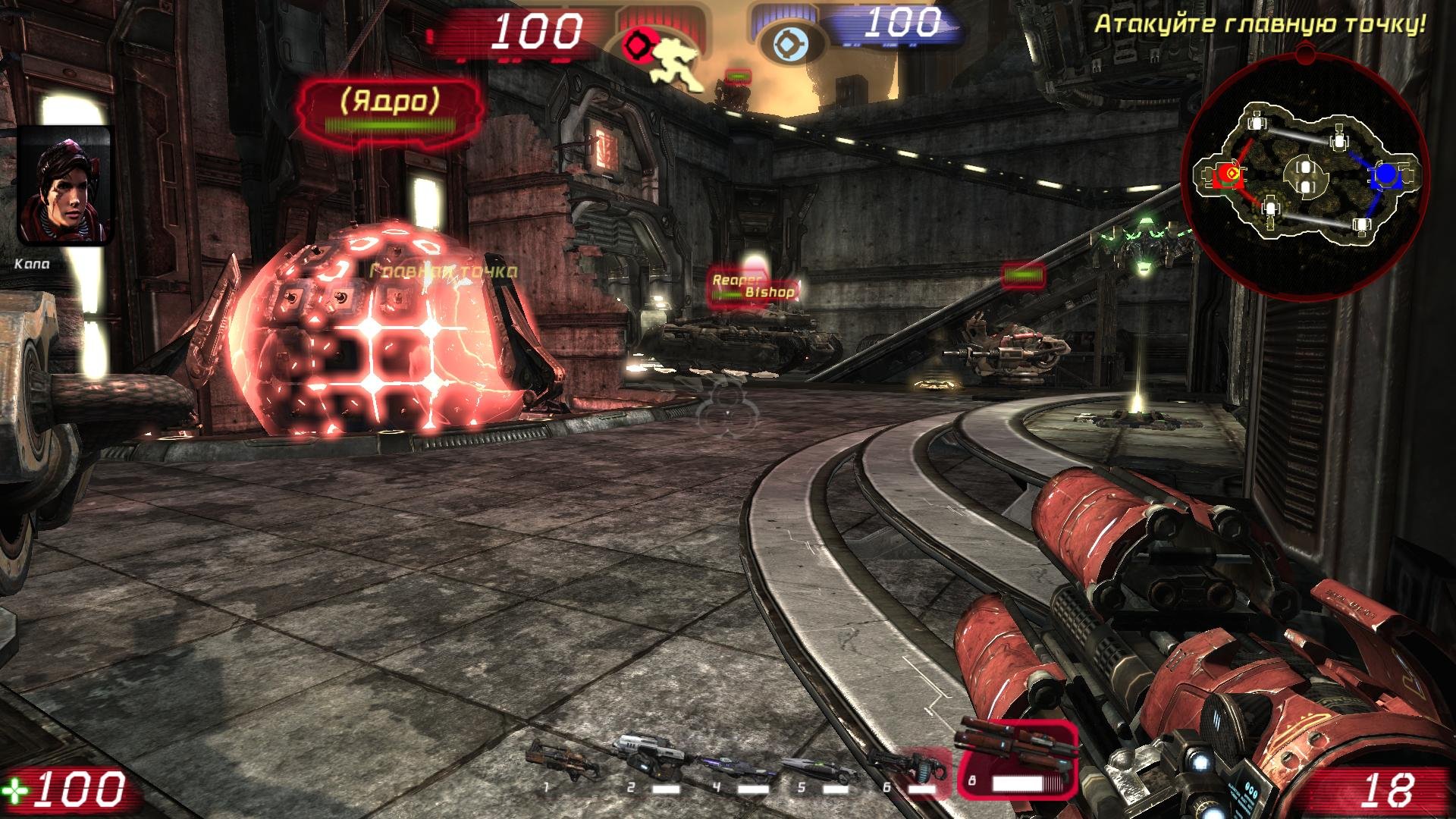
Task: Select the (Ядро) core objective marker
Action: [x=391, y=109]
